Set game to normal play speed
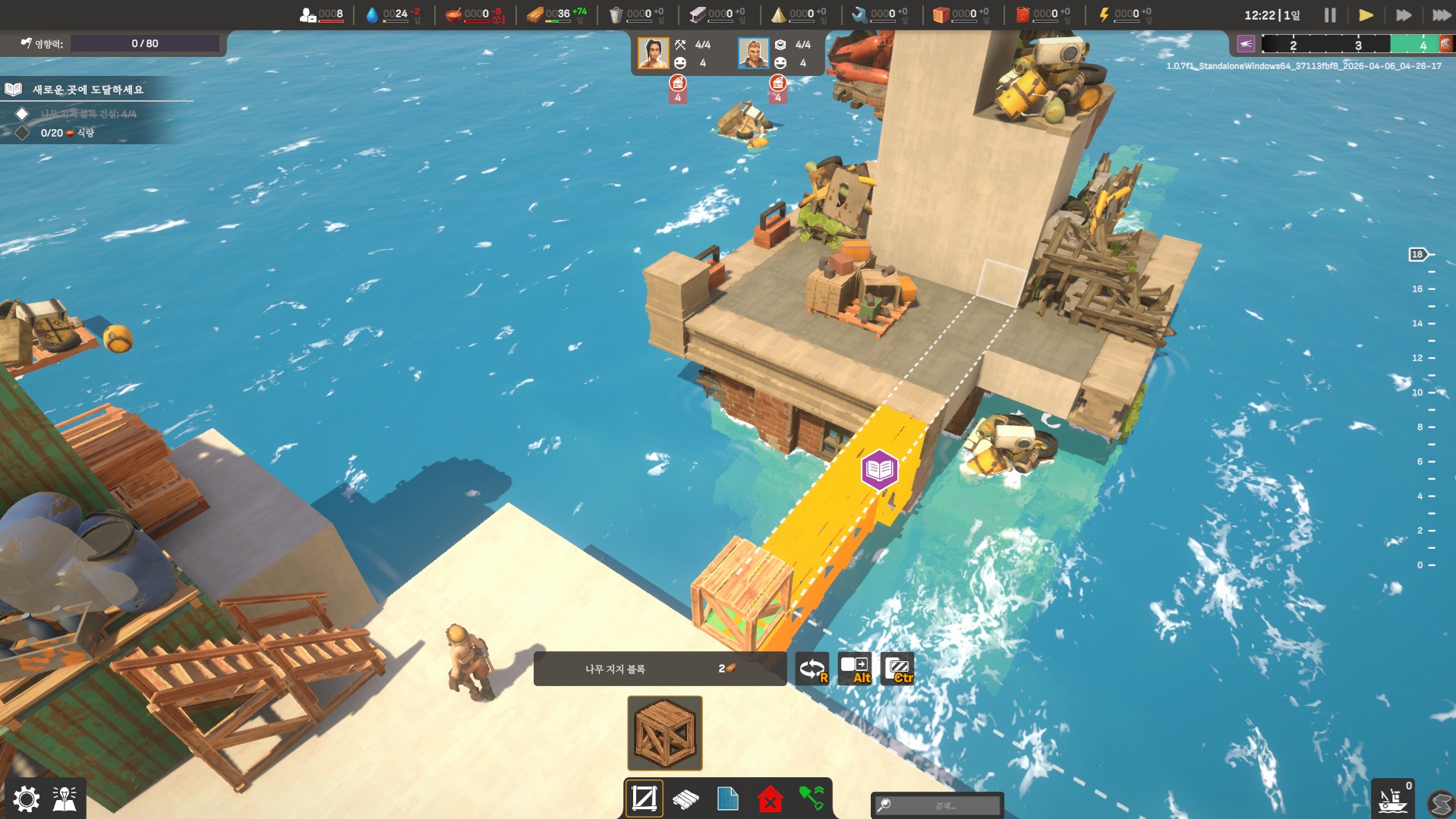Screen dimensions: 1456x819 coord(1366,15)
